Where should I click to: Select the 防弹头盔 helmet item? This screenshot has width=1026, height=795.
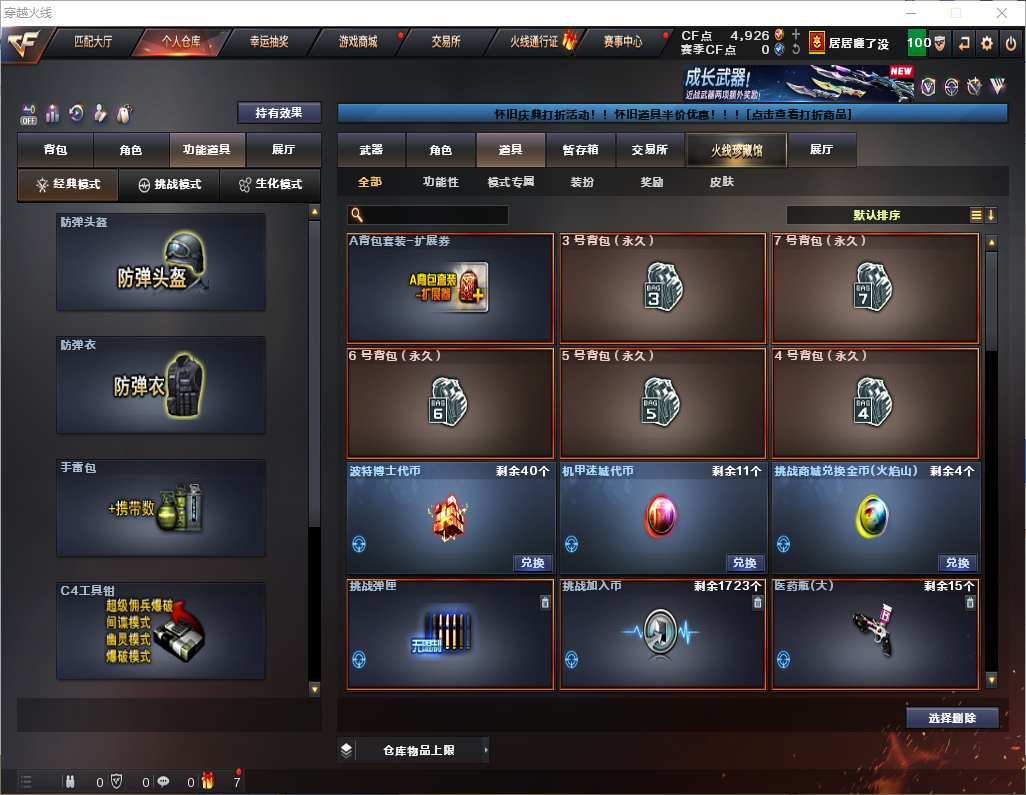point(161,261)
